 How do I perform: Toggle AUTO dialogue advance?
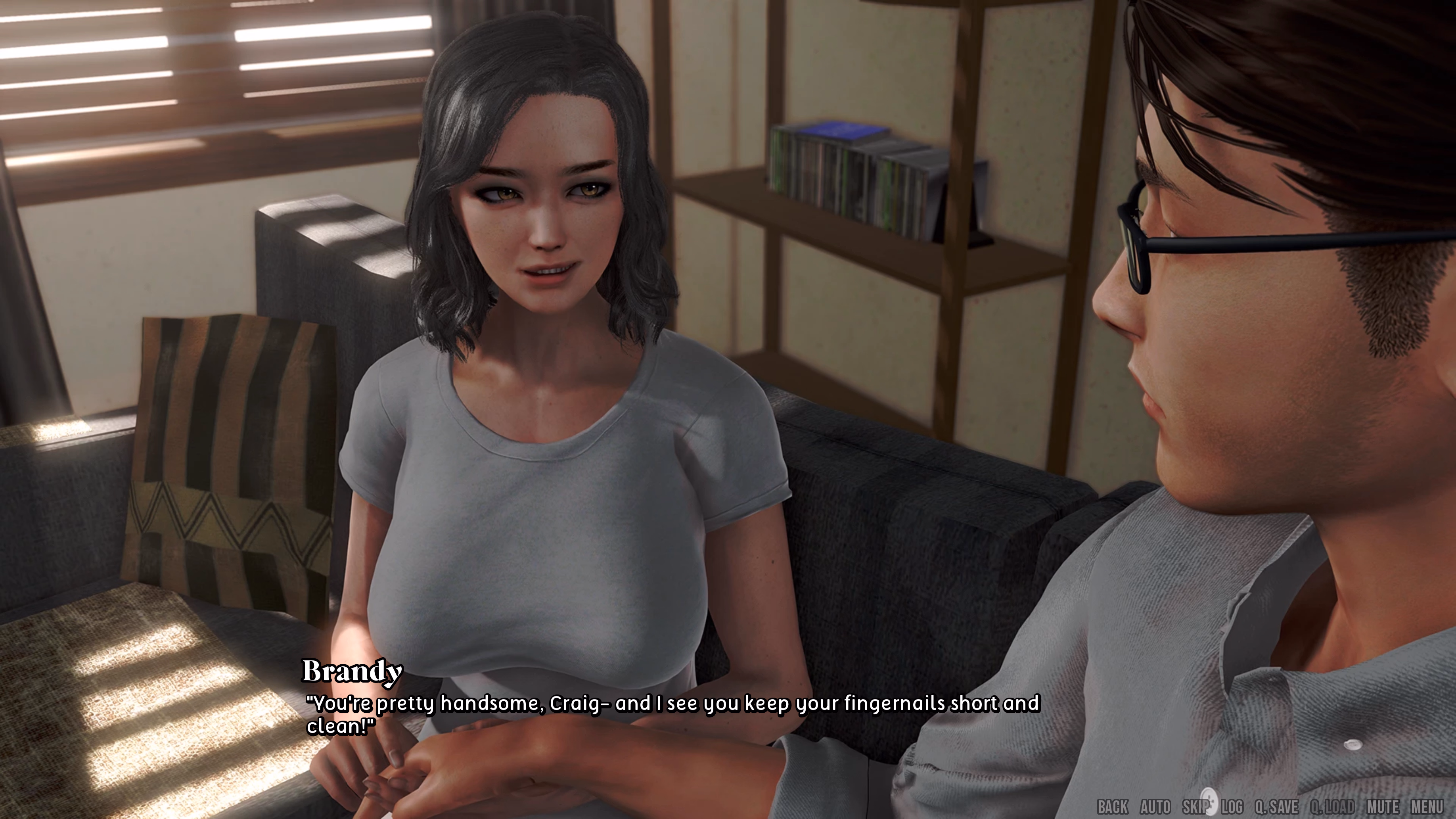click(x=1155, y=807)
